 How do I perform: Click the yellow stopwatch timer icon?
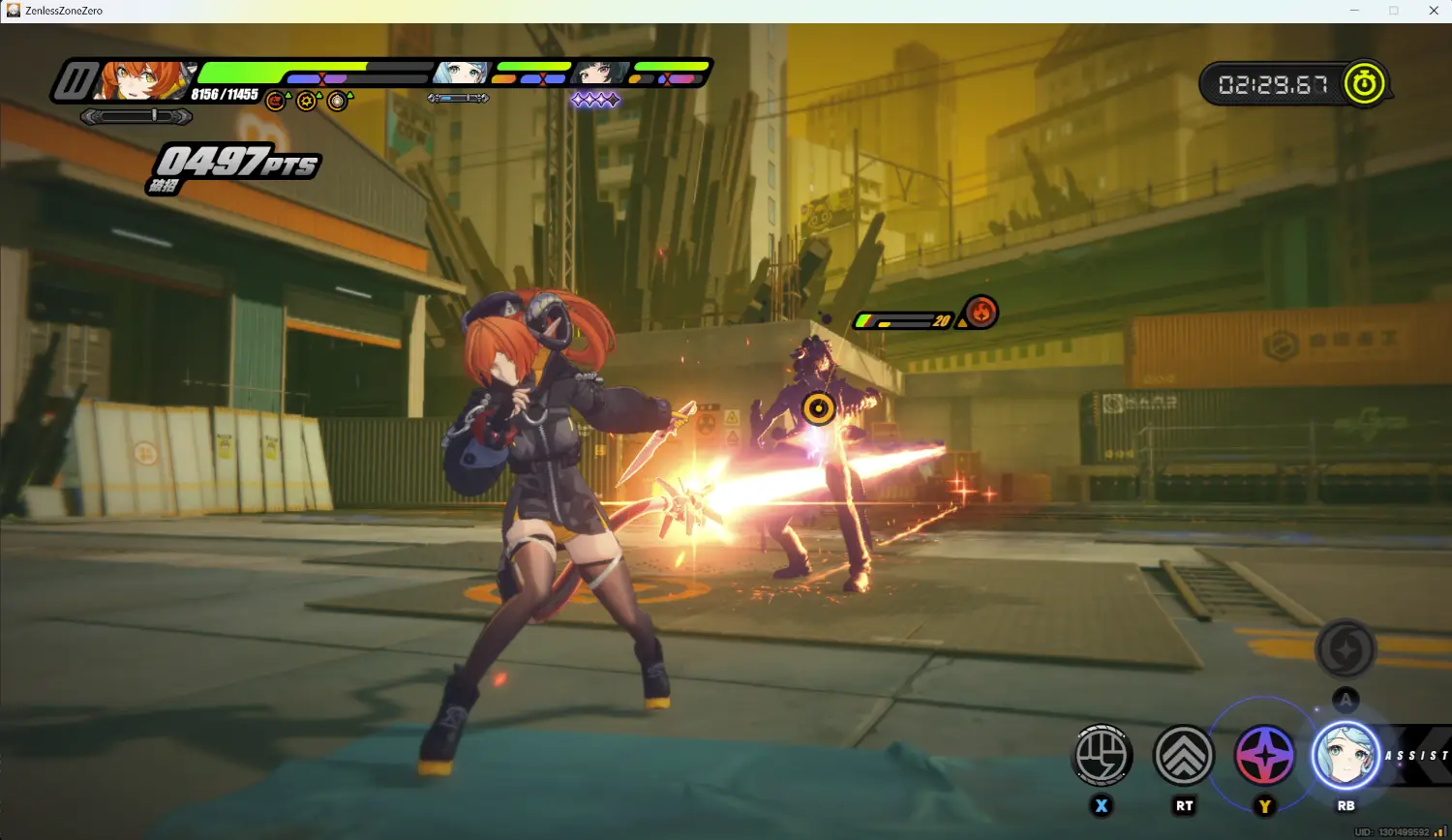[1364, 84]
